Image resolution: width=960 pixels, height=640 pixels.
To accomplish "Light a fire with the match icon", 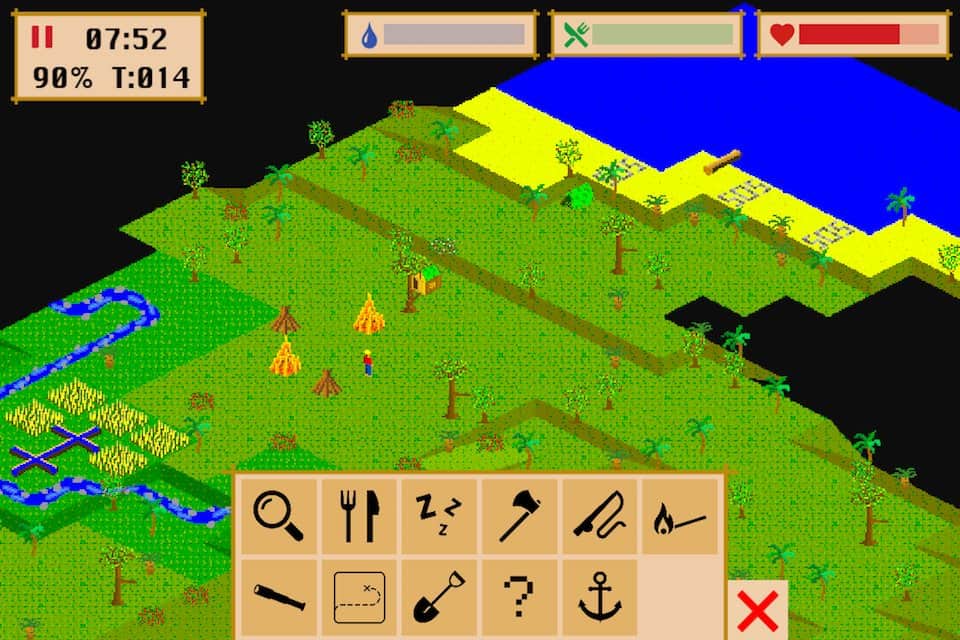I will (680, 515).
